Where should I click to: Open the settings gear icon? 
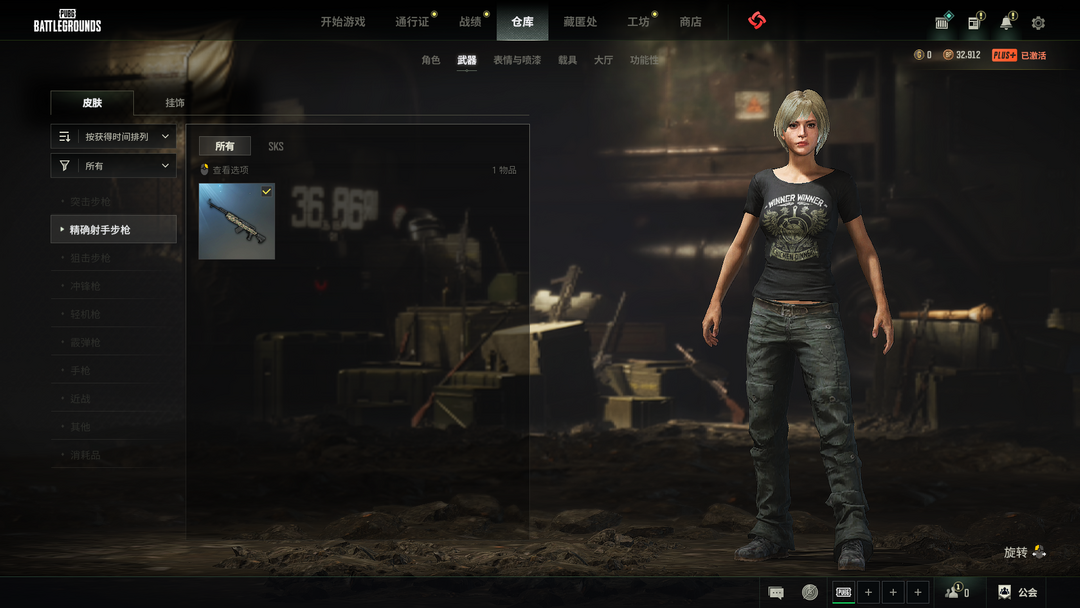1038,23
